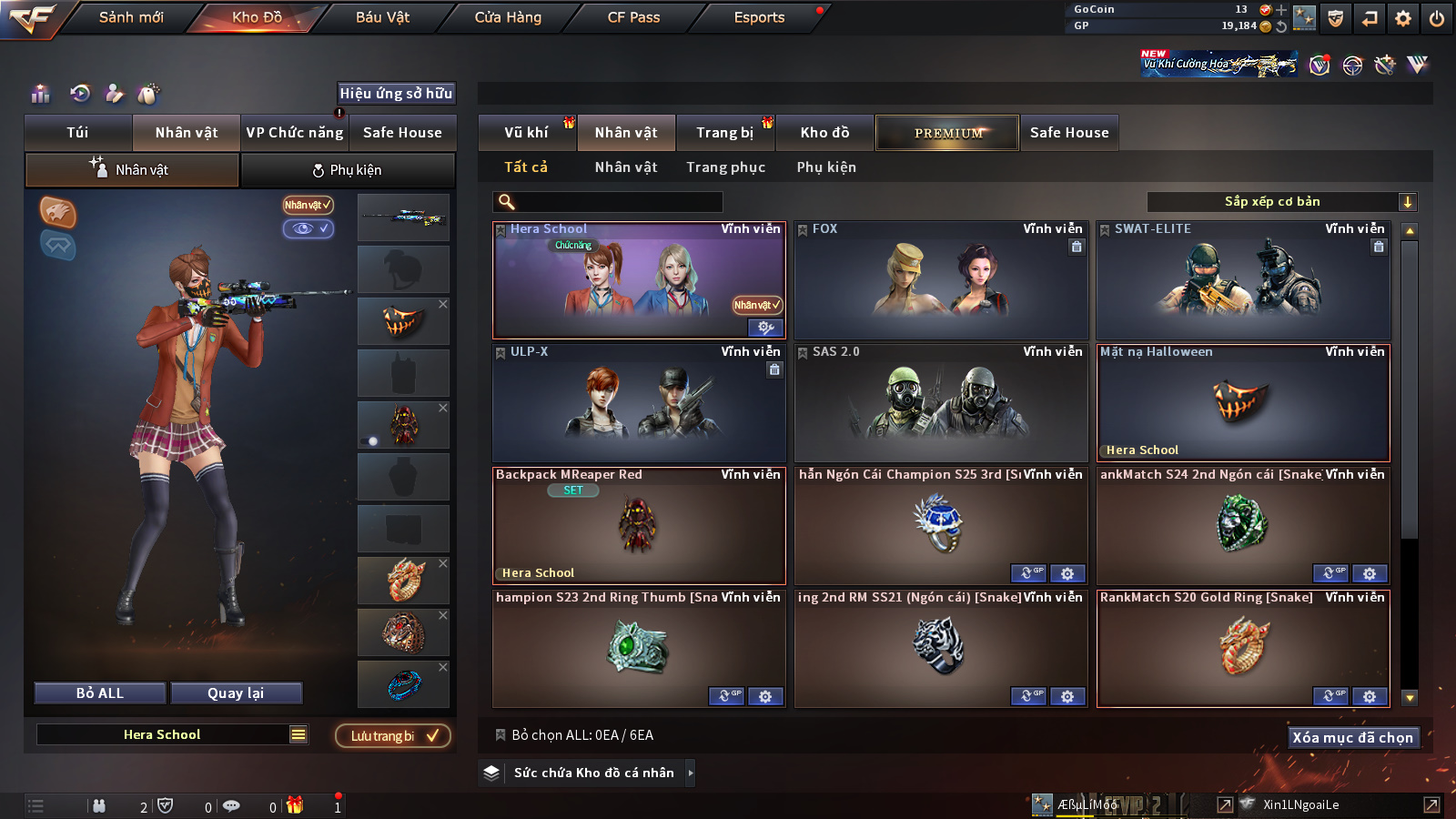Select the Hera School character card

click(x=638, y=280)
